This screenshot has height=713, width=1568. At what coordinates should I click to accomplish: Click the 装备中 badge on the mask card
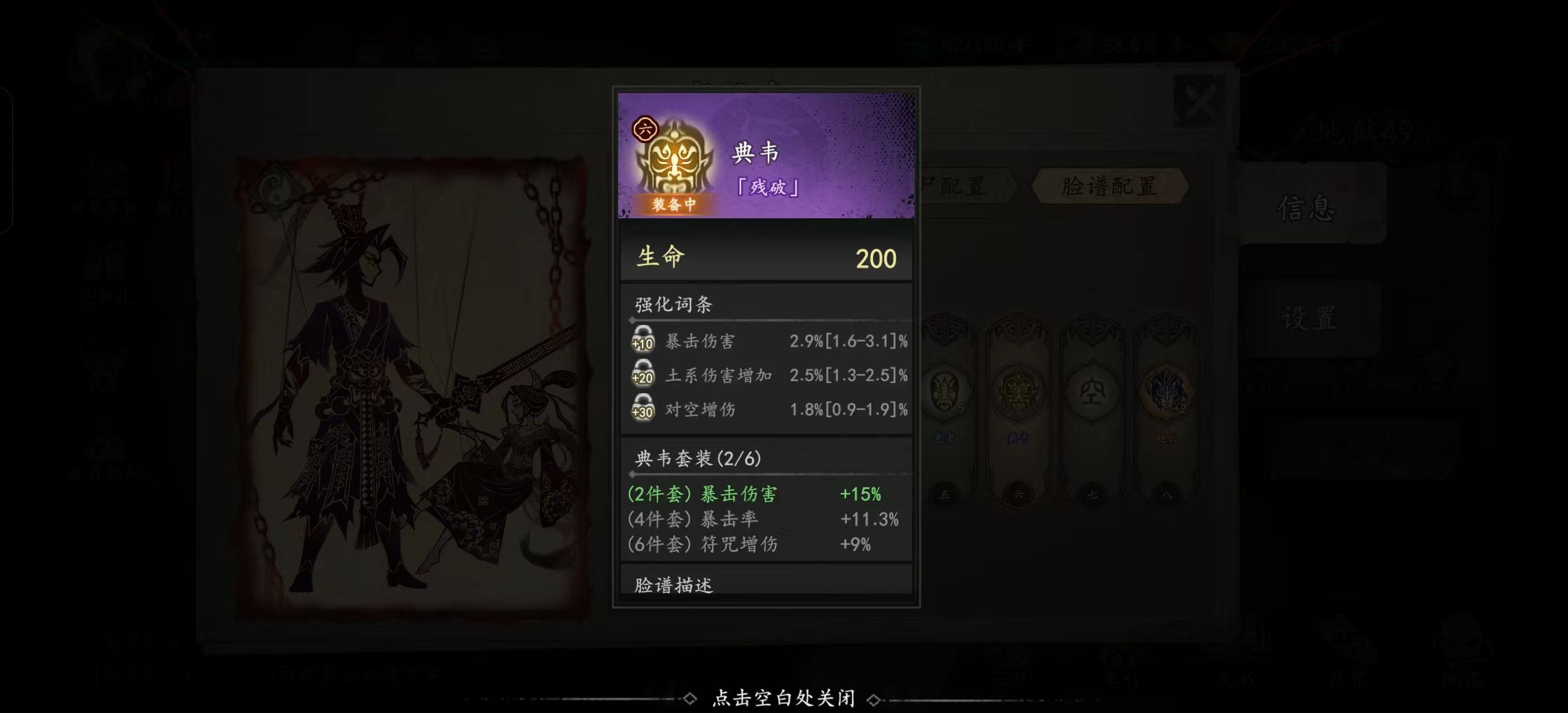(673, 204)
